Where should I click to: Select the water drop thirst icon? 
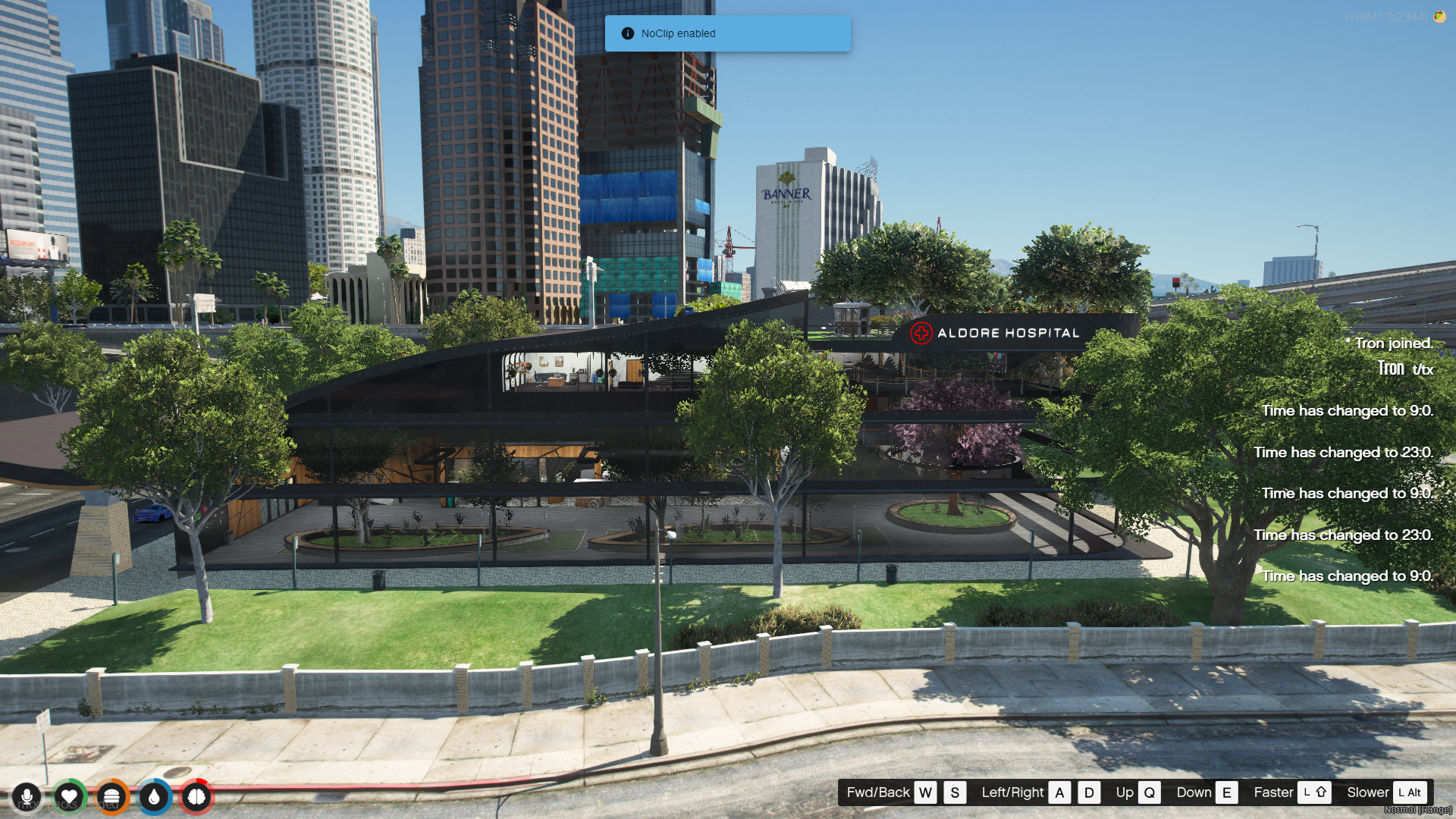[154, 797]
